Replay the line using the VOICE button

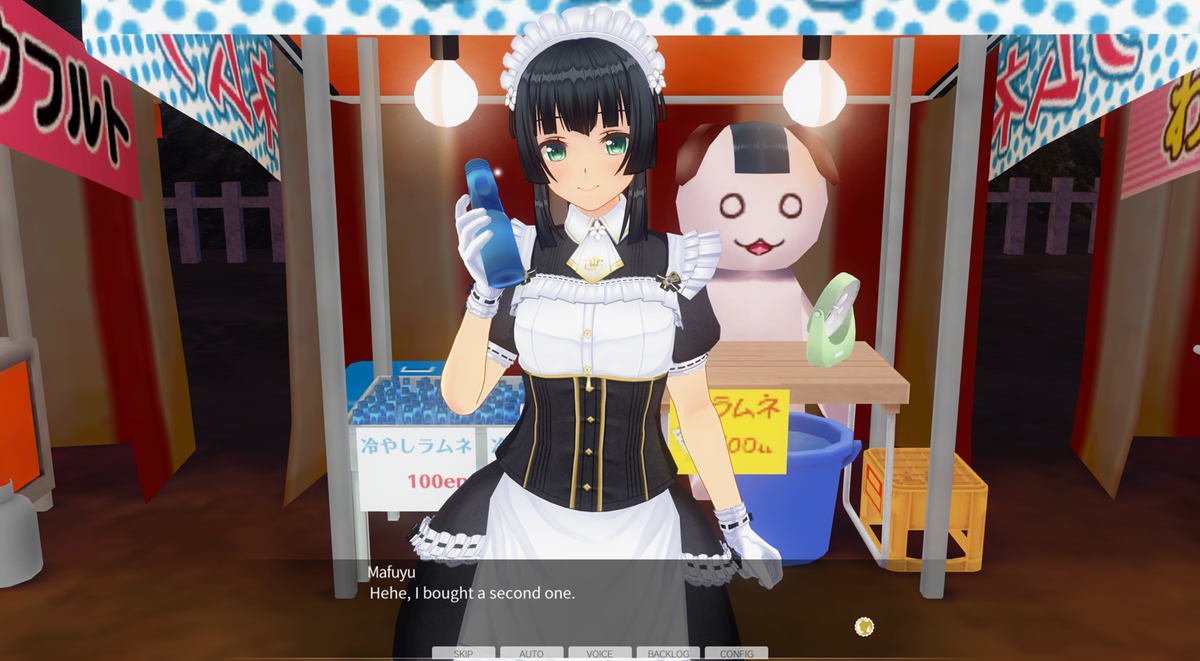[599, 654]
